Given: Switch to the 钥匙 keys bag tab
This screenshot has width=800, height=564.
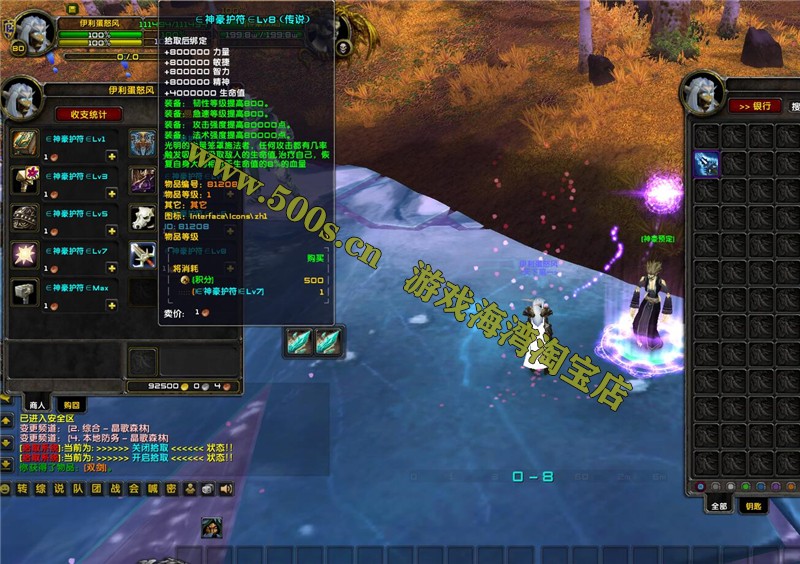Looking at the screenshot, I should pyautogui.click(x=752, y=506).
